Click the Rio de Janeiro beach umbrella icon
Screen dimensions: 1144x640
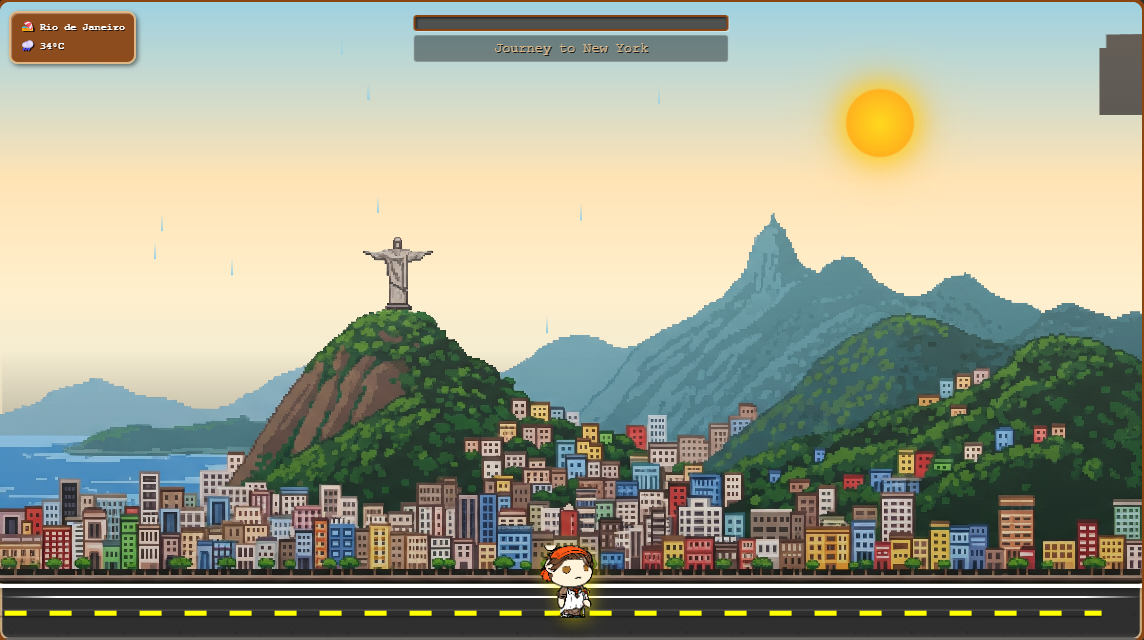28,27
